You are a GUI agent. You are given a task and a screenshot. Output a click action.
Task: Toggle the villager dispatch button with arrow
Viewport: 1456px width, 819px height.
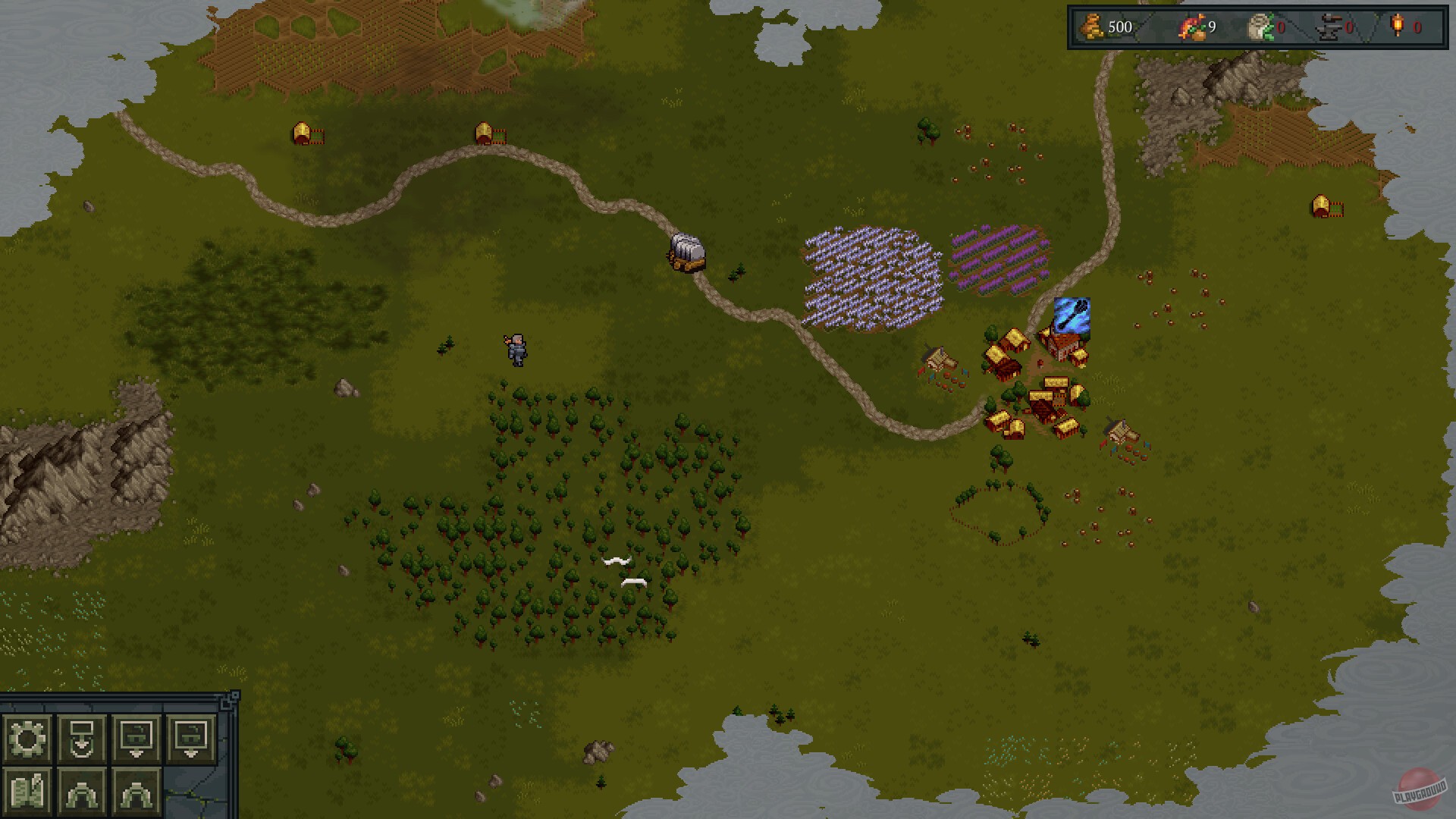[x=82, y=739]
